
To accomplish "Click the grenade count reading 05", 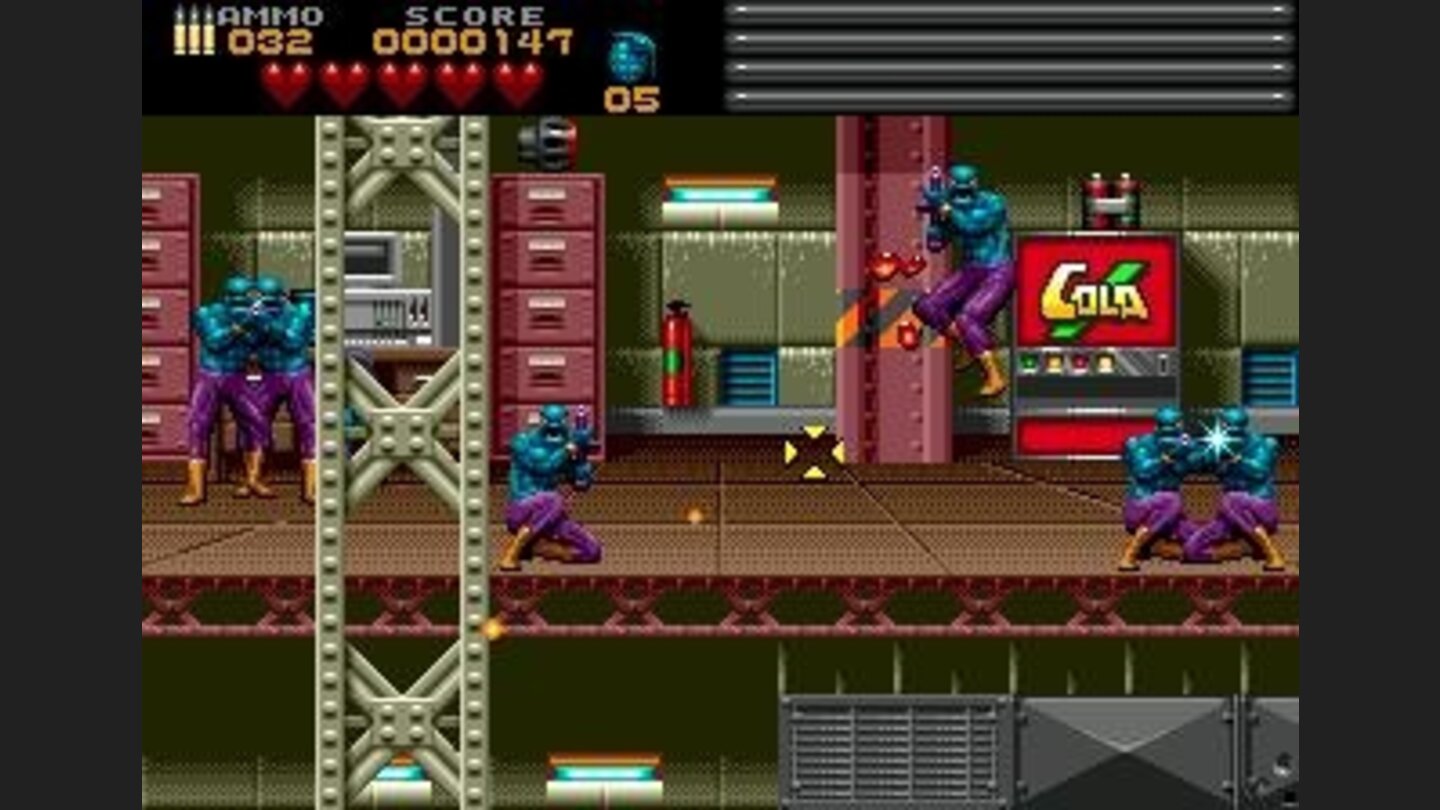I will click(630, 98).
